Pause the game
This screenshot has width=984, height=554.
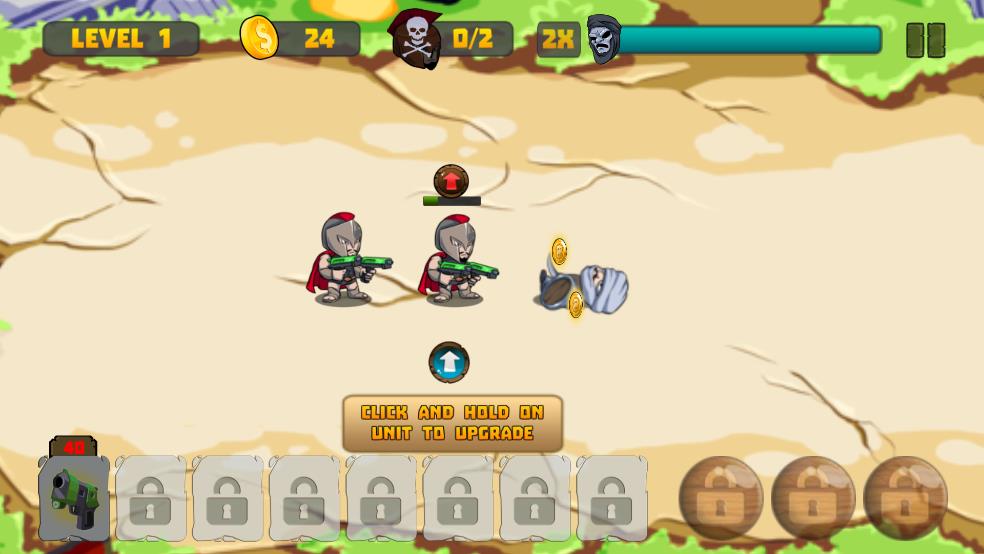point(925,40)
